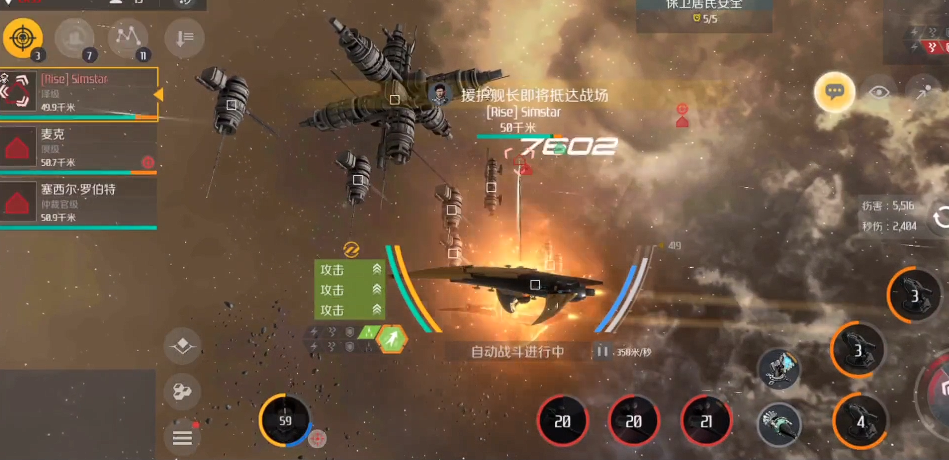Click the hexagonal drone launch icon
Image resolution: width=949 pixels, height=460 pixels.
[392, 340]
